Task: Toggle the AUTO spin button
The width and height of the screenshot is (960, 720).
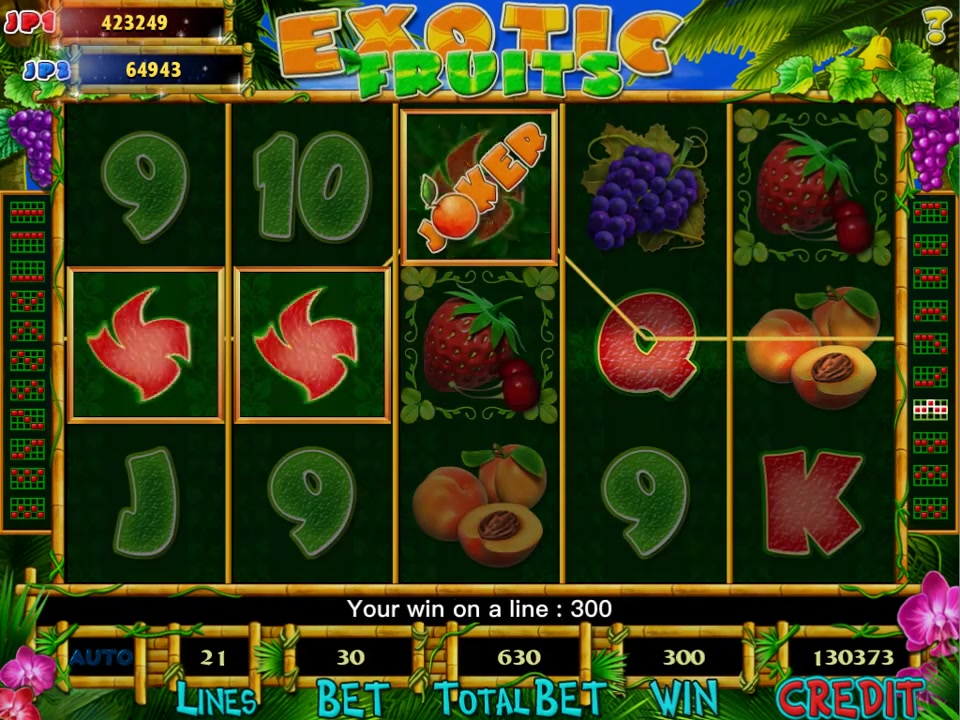Action: (101, 657)
